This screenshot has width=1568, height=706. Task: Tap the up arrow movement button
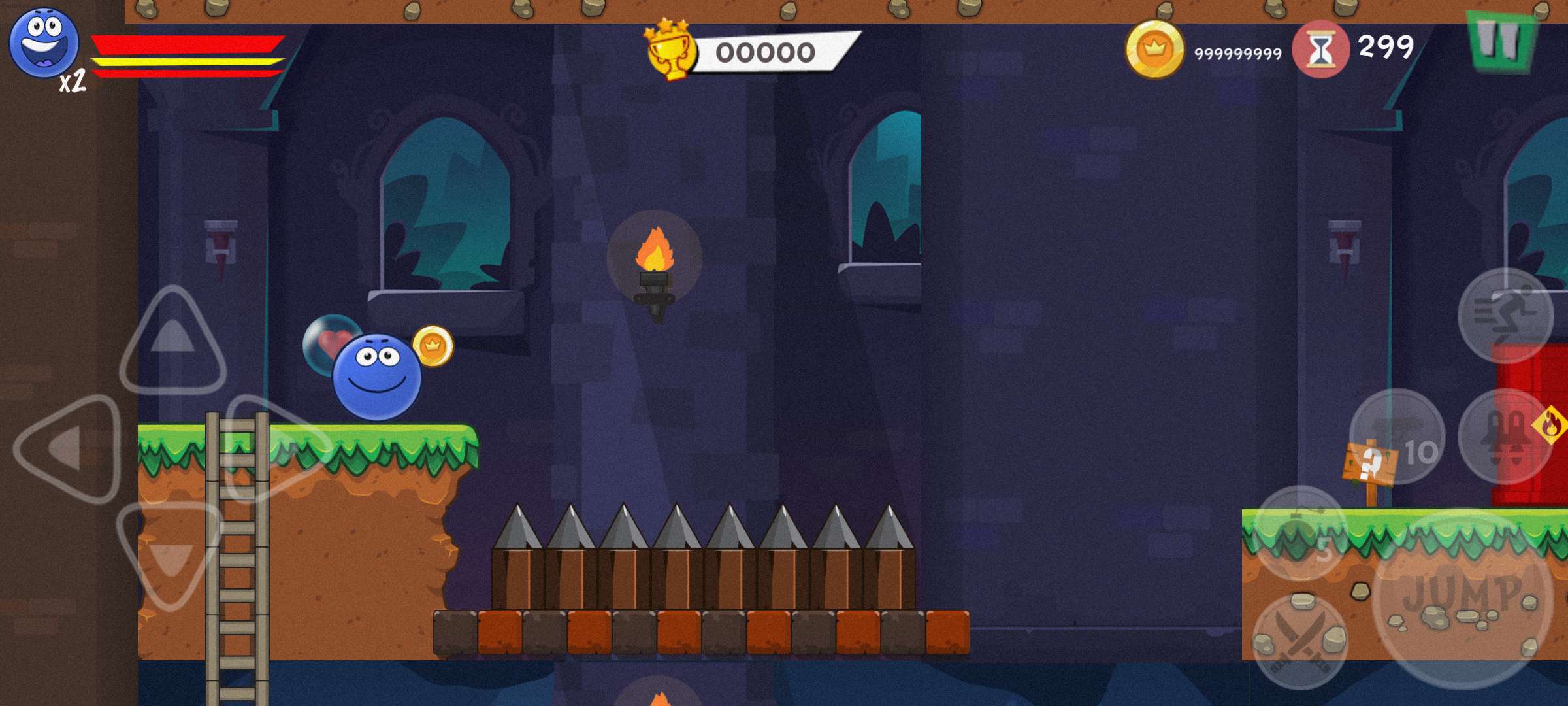coord(172,340)
